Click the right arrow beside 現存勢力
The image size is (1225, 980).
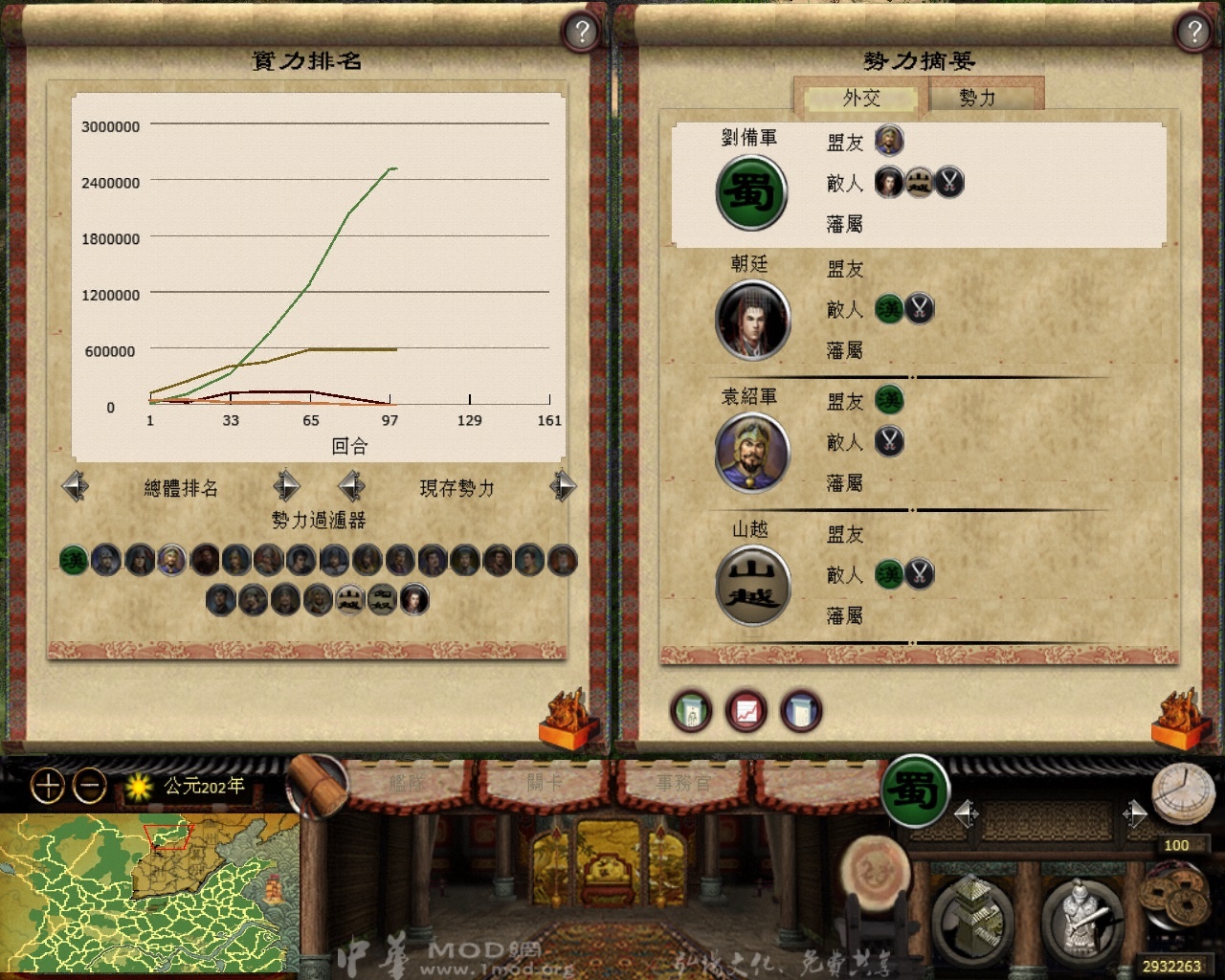pos(564,487)
